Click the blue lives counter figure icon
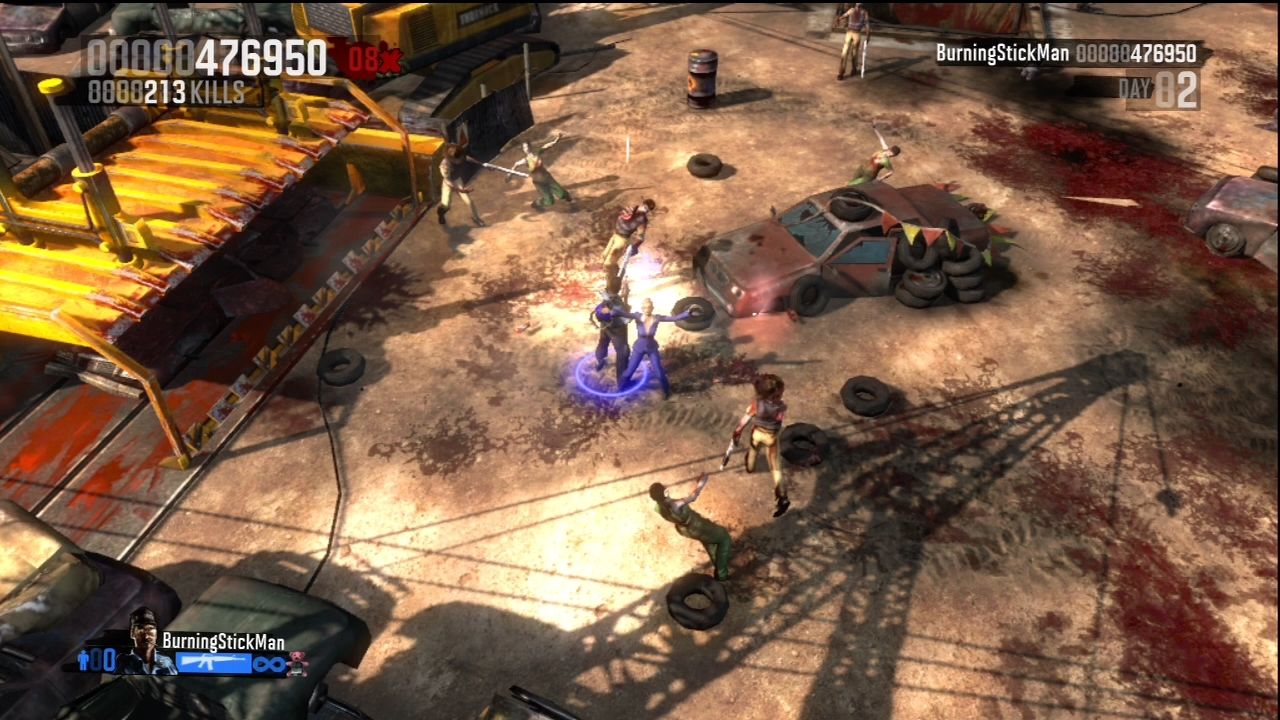The image size is (1280, 720). point(83,662)
